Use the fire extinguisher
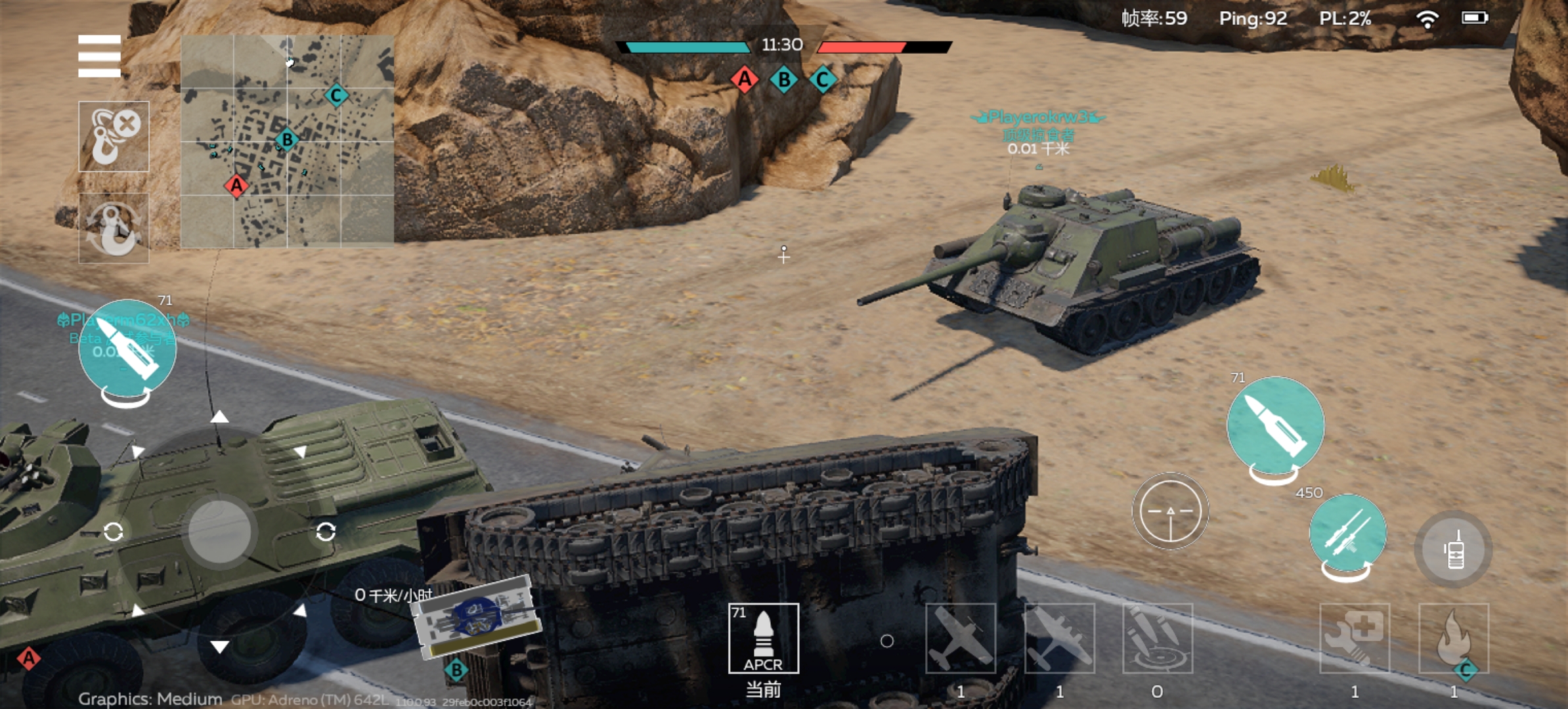This screenshot has width=1568, height=709. (1454, 638)
